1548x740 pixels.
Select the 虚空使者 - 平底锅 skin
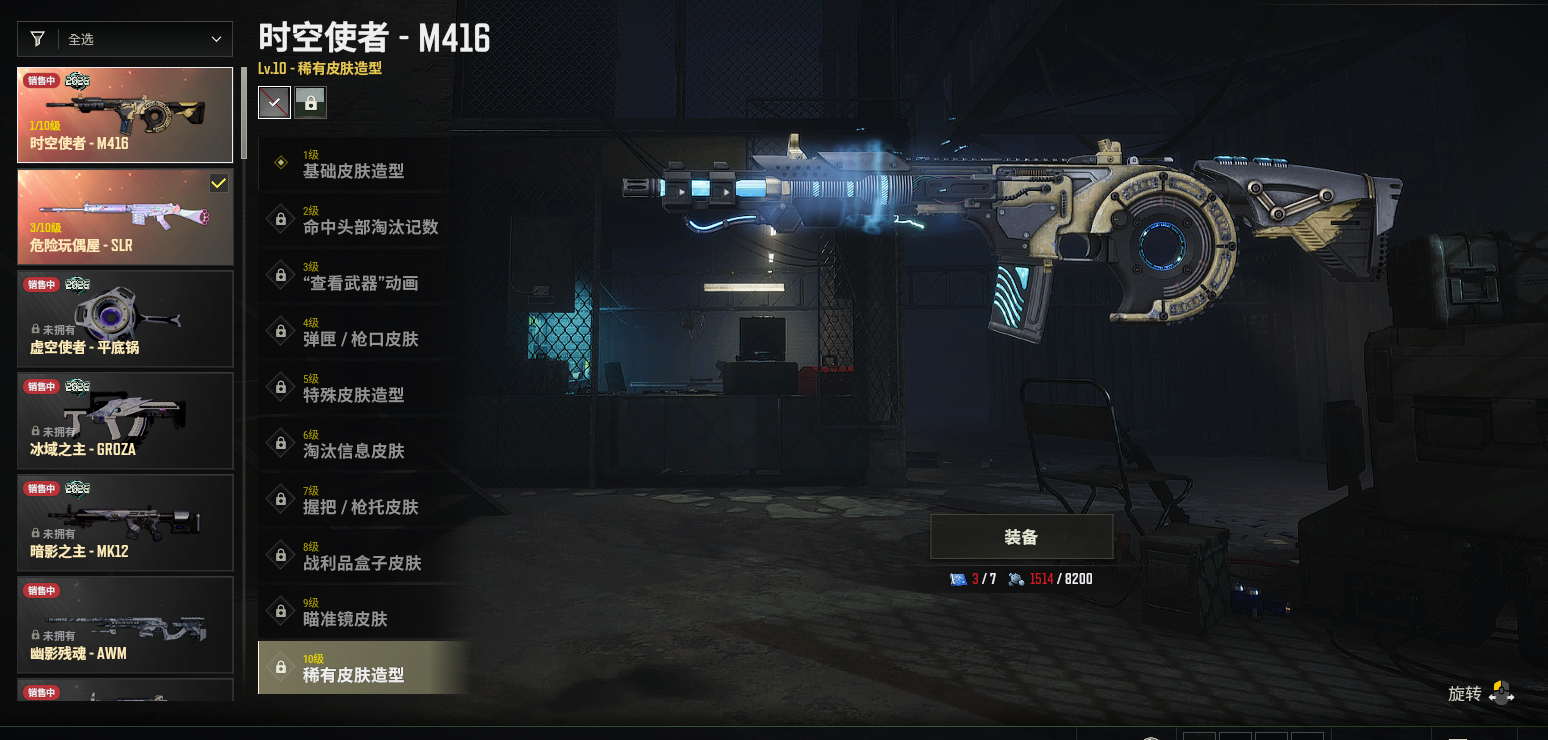(x=125, y=319)
